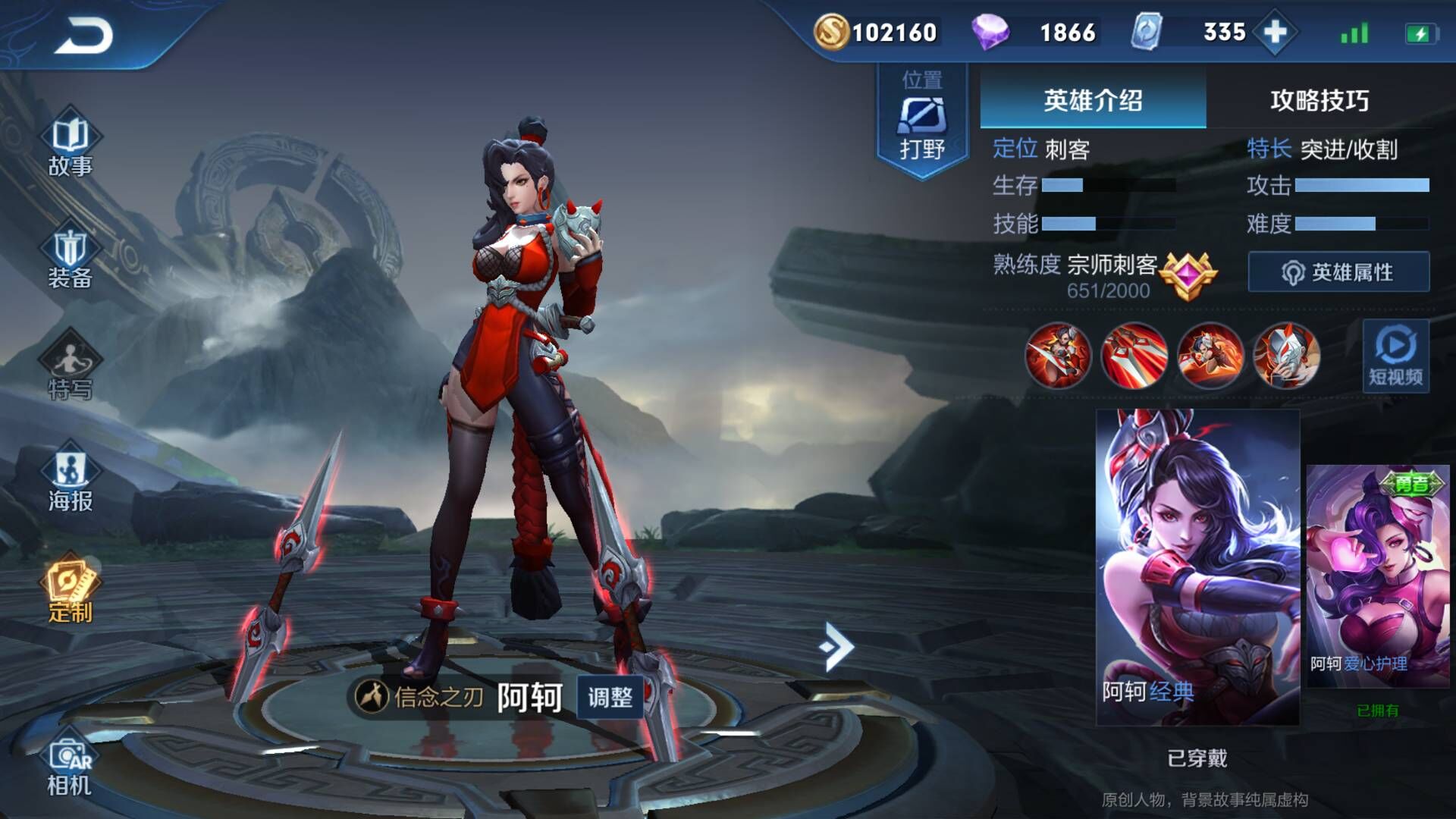Go back using the return arrow
Image resolution: width=1456 pixels, height=819 pixels.
coord(83,35)
